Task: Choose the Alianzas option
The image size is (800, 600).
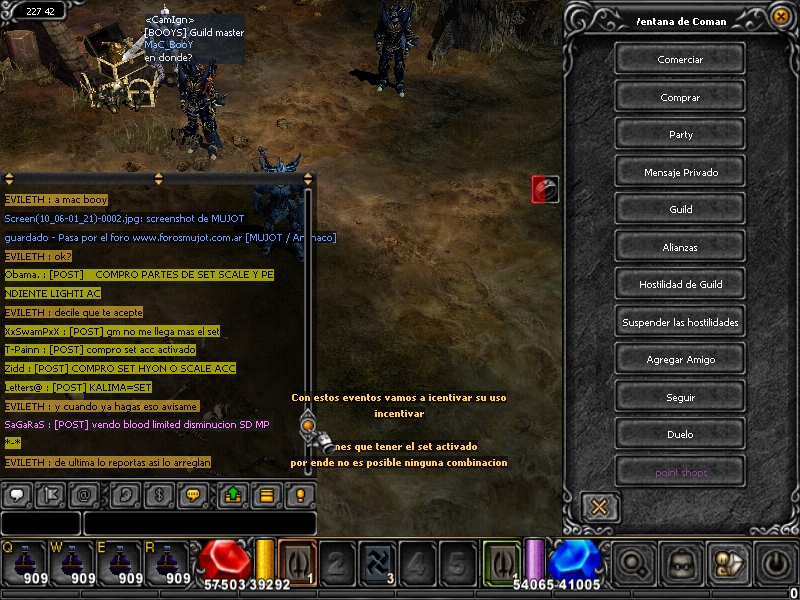Action: [x=680, y=247]
